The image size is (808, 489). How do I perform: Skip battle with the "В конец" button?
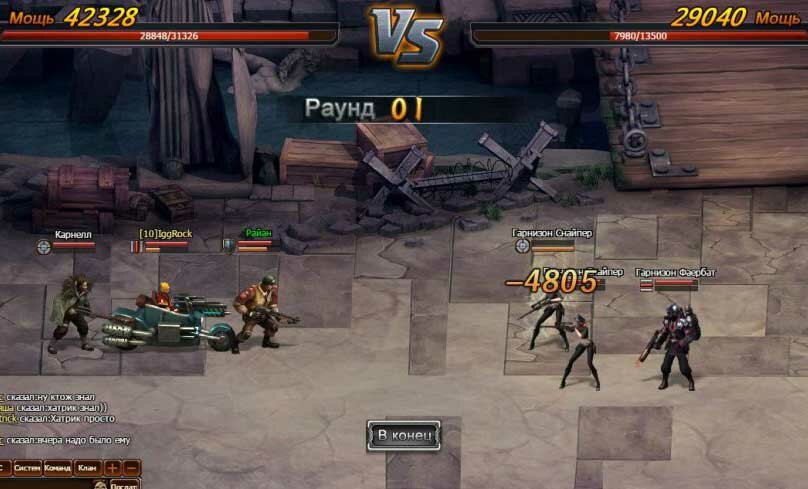click(403, 435)
